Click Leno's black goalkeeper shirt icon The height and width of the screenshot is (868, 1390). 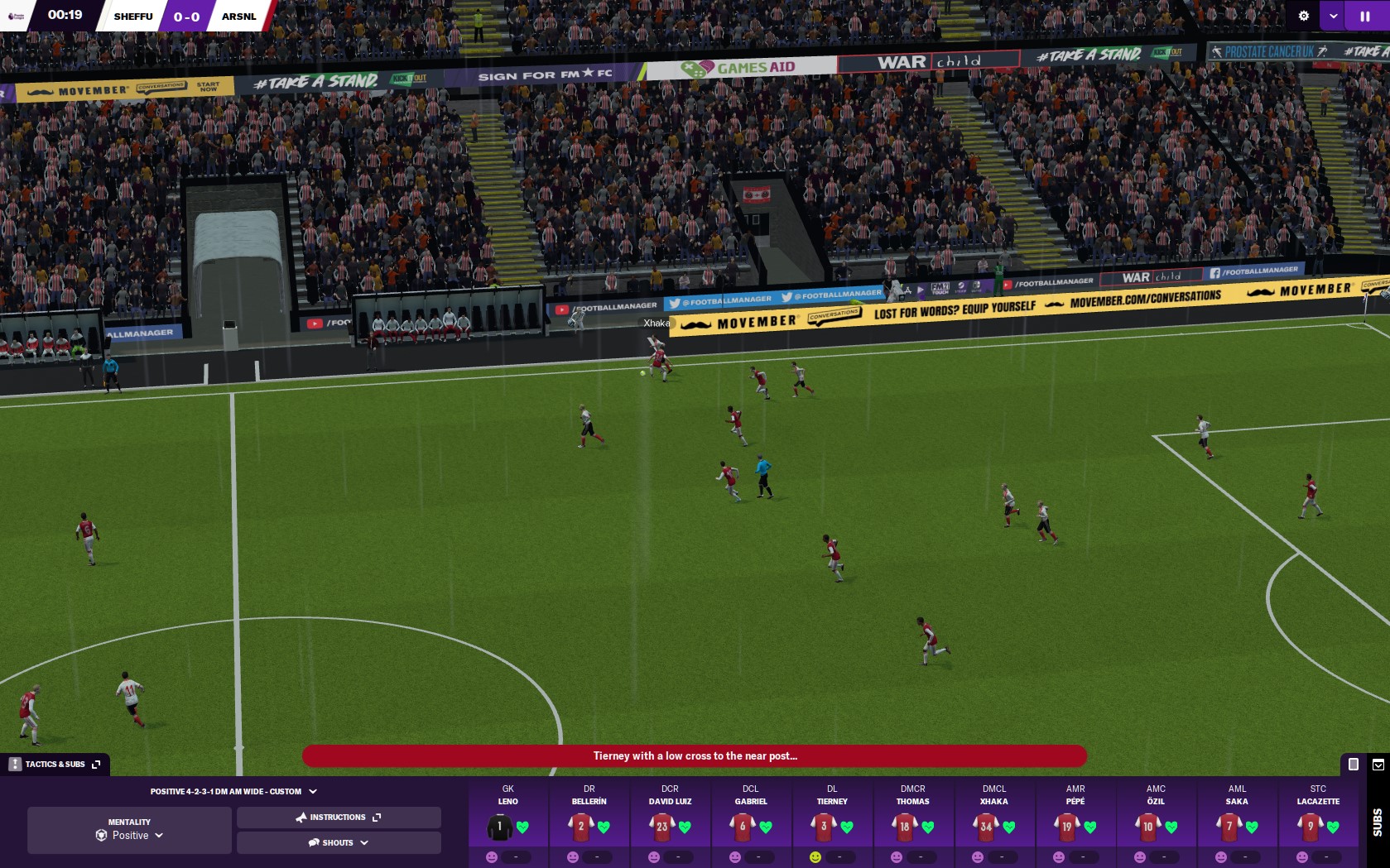pos(498,827)
